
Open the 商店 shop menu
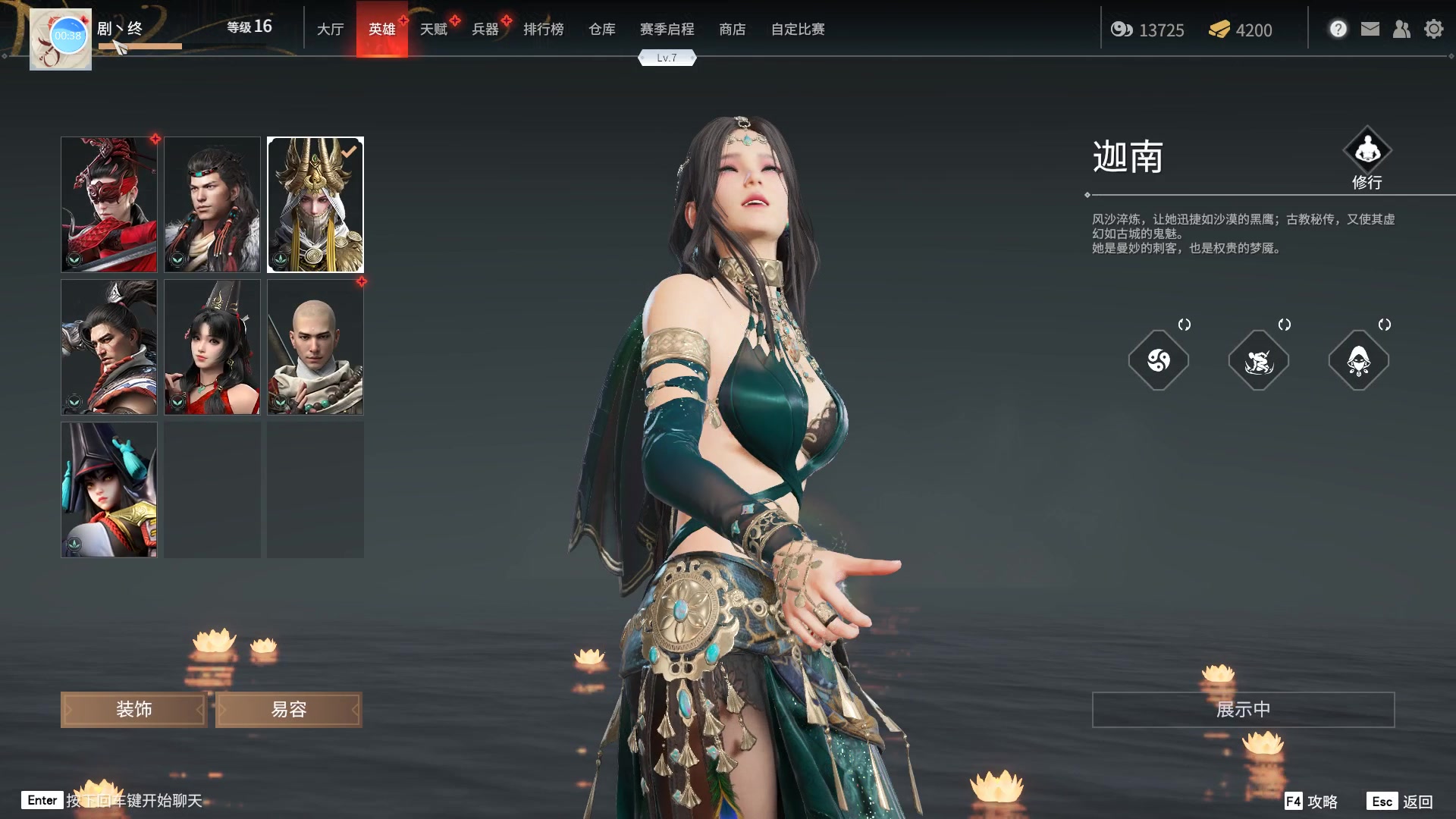[732, 30]
